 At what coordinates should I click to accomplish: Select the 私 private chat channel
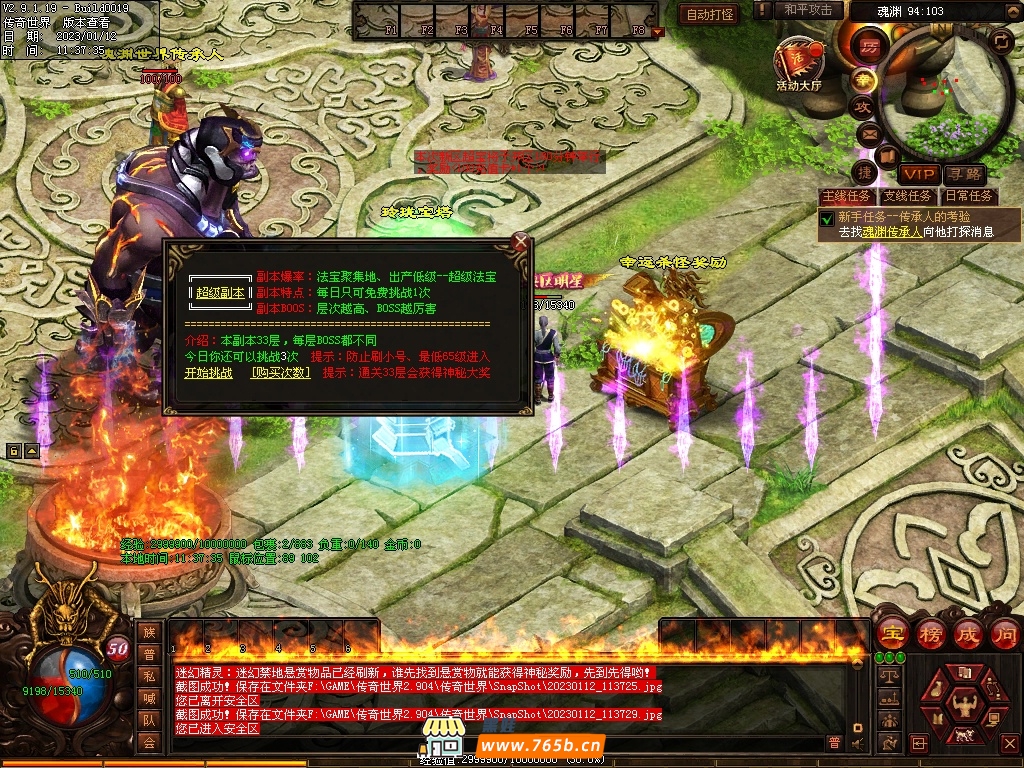click(x=149, y=676)
